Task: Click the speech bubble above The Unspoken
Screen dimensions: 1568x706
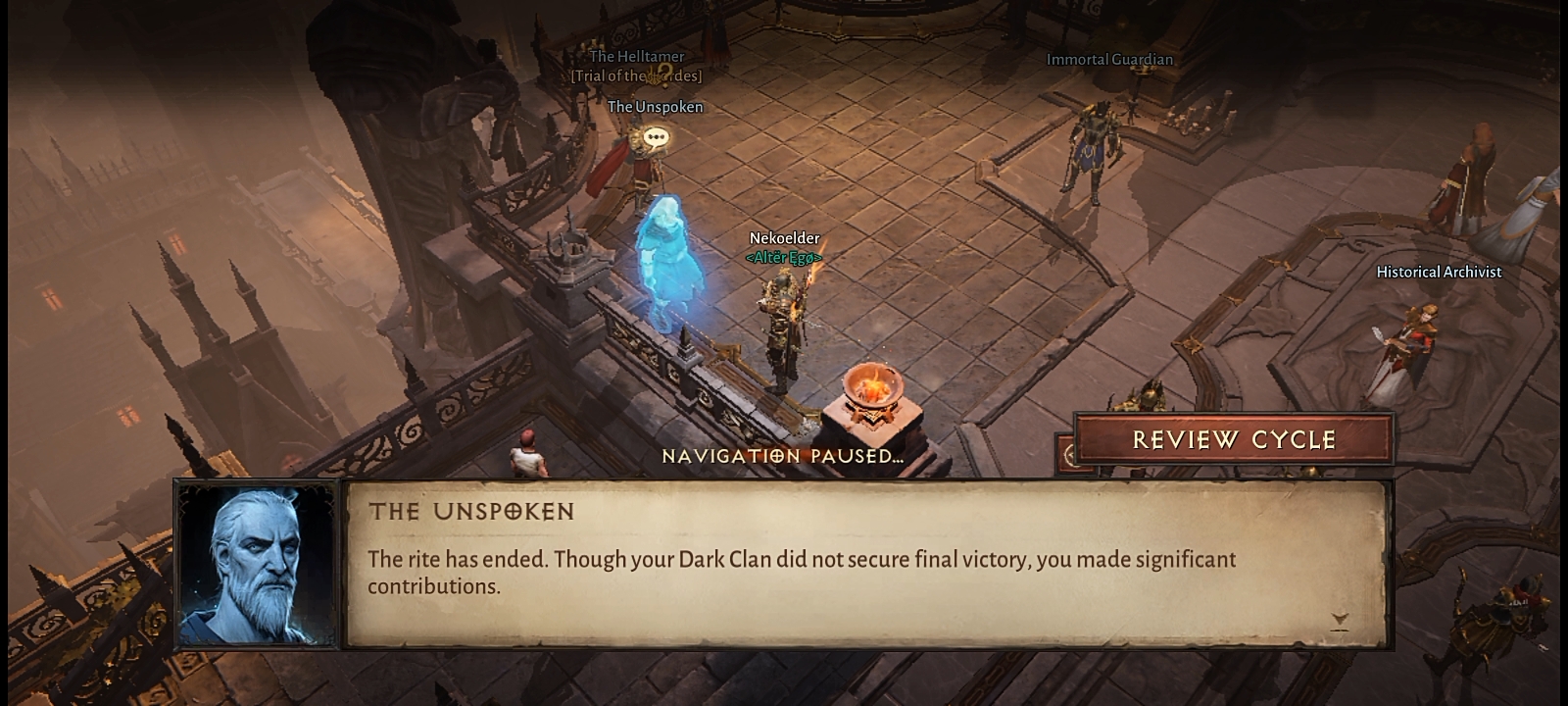Action: 656,138
